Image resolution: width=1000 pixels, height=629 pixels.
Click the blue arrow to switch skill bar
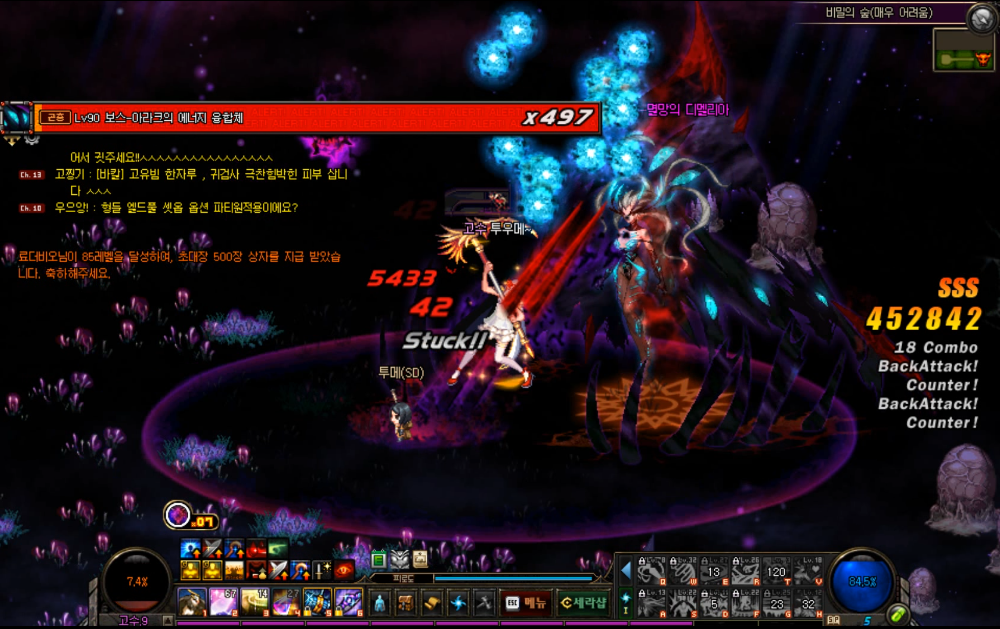626,570
